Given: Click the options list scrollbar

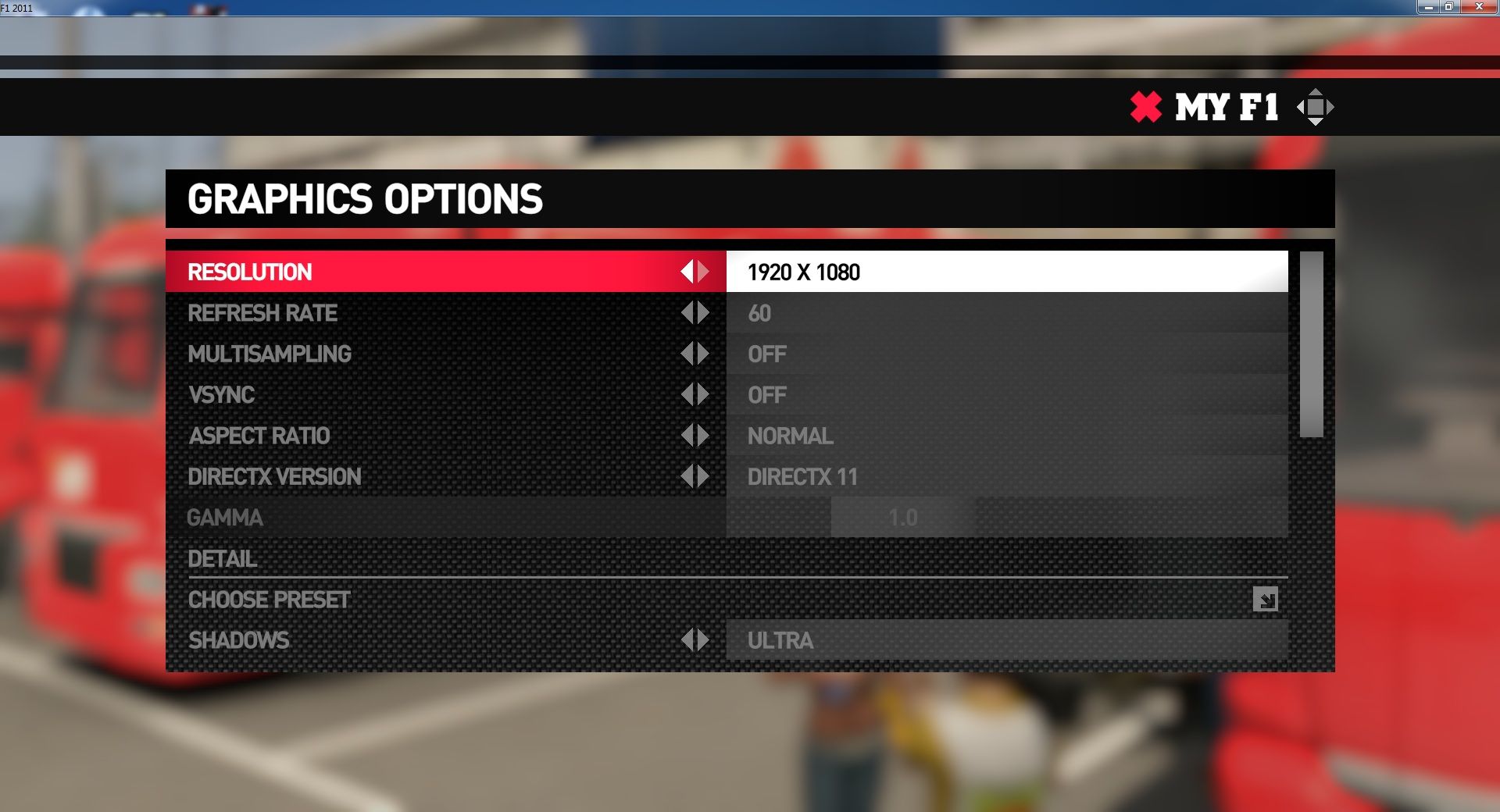Looking at the screenshot, I should pos(1311,344).
